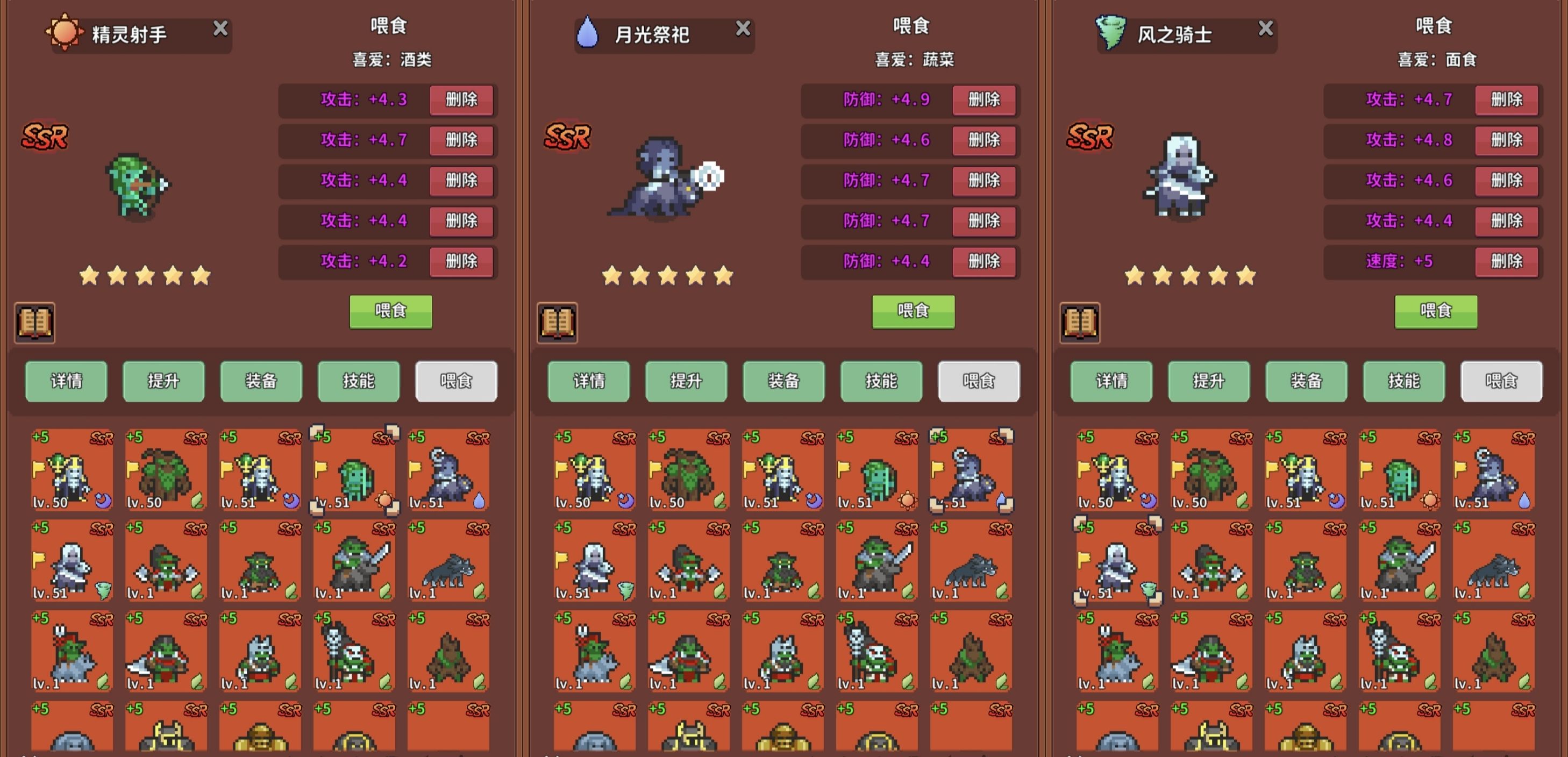Screen dimensions: 1568x757
Task: Switch to 装备 tab in 风之骑士 panel
Action: click(1306, 382)
